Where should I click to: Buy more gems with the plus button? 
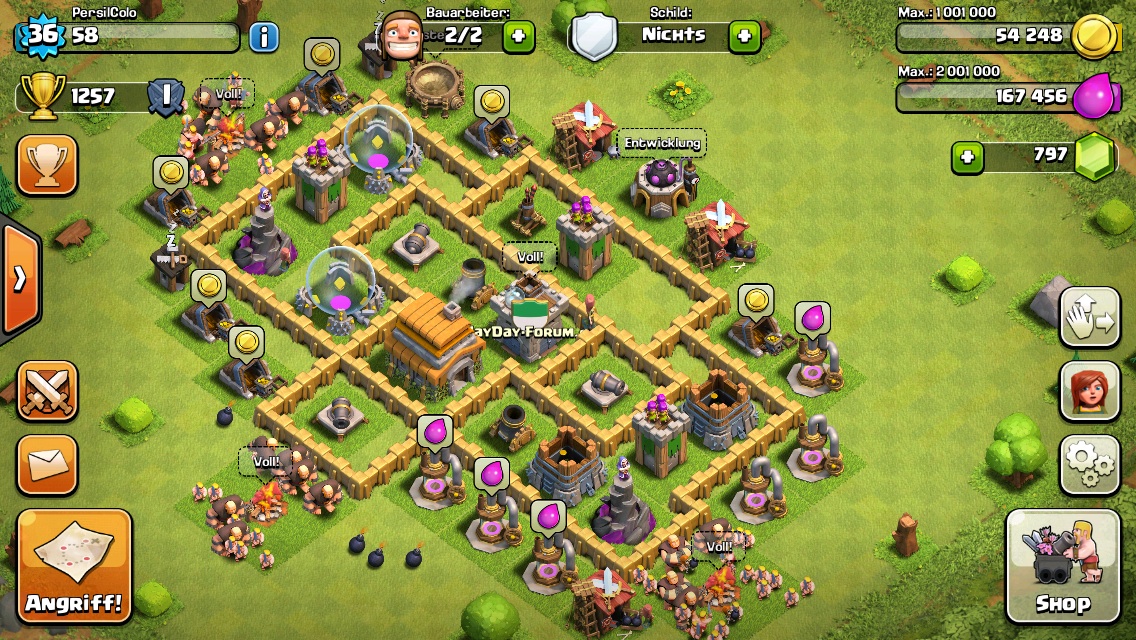tap(967, 157)
